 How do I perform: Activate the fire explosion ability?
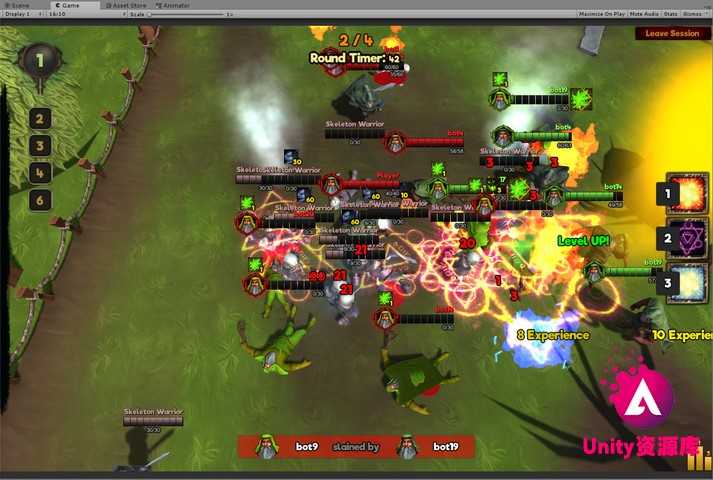(688, 192)
